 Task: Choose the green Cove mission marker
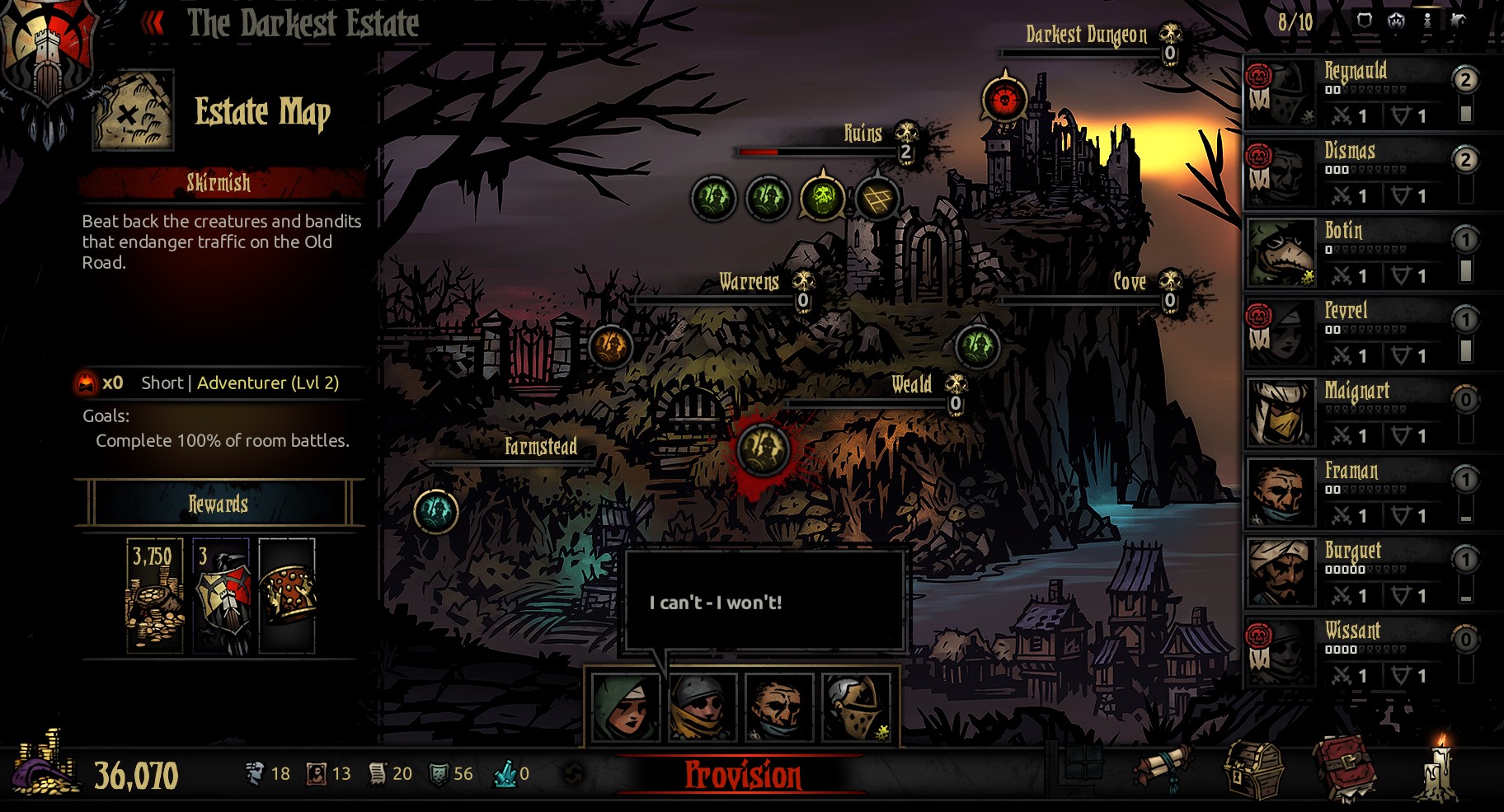(977, 346)
